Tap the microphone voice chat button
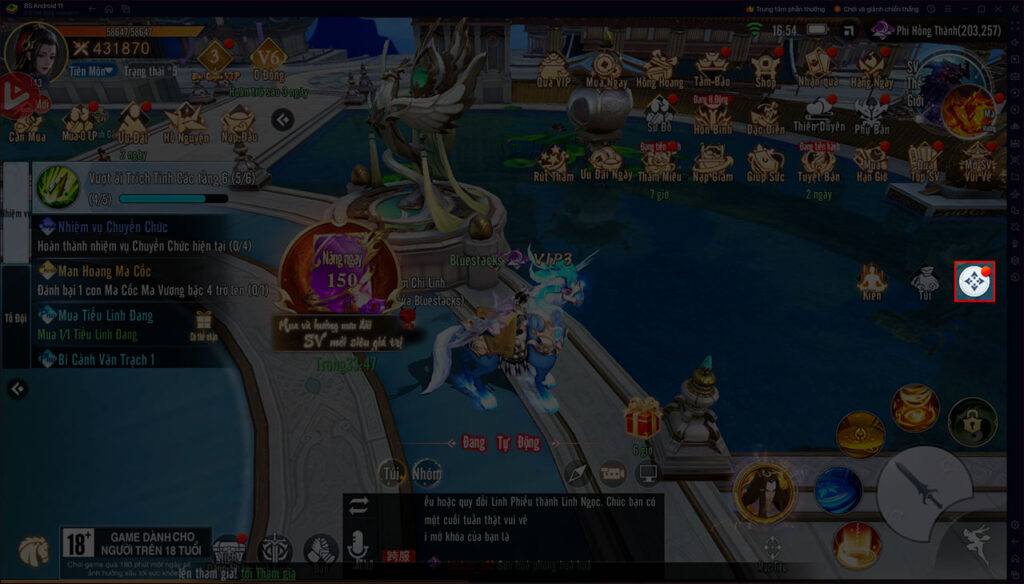 point(358,547)
